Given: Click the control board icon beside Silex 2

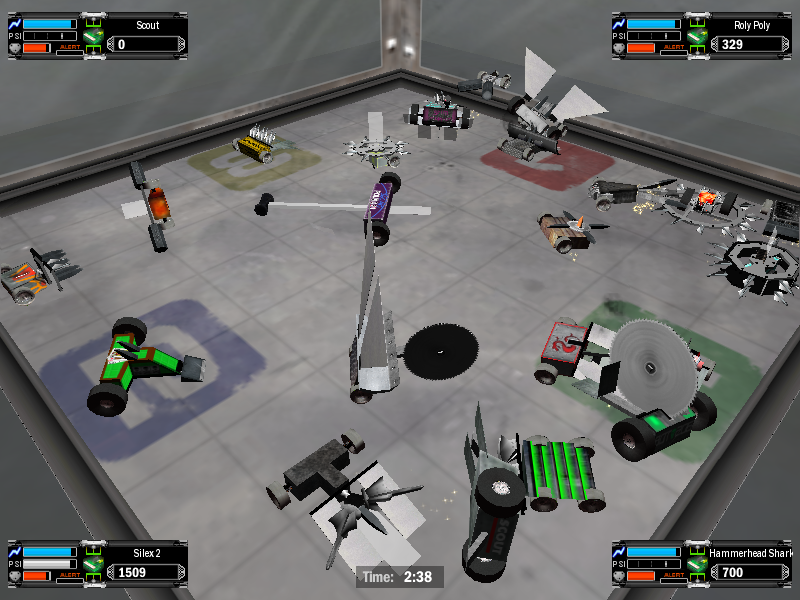Looking at the screenshot, I should click(x=93, y=566).
